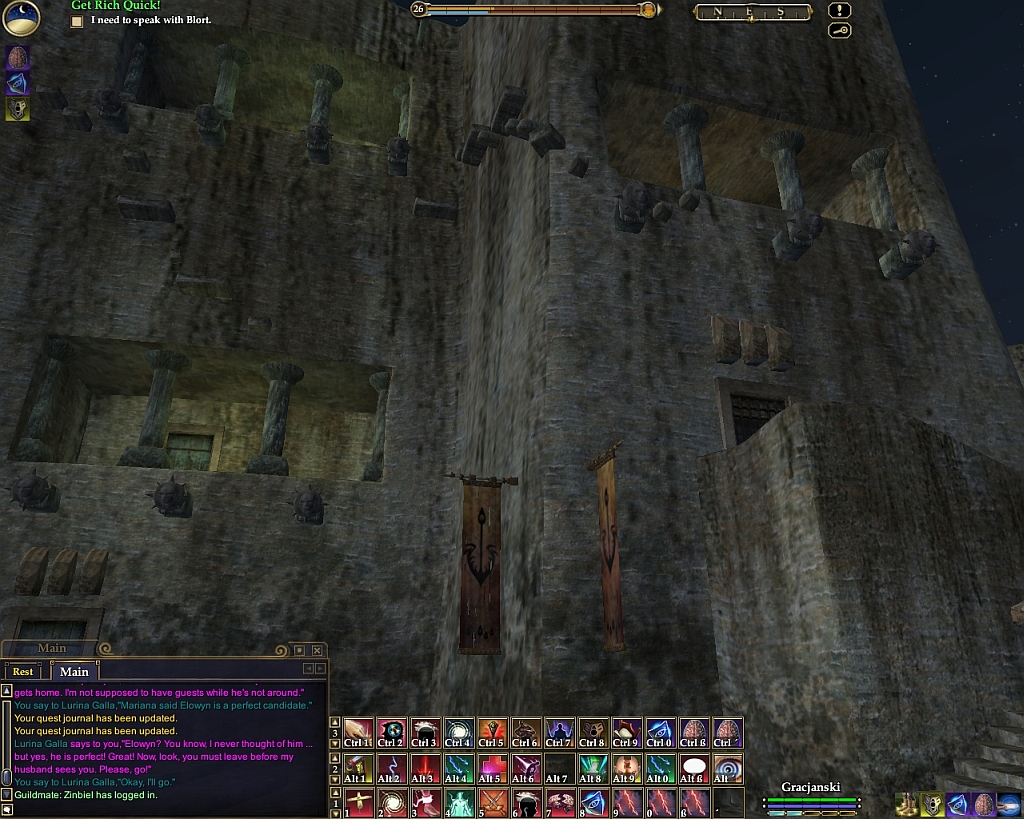Activate the Alt 8 green glowing figure spell
Screen dimensions: 1024x819
pyautogui.click(x=592, y=768)
